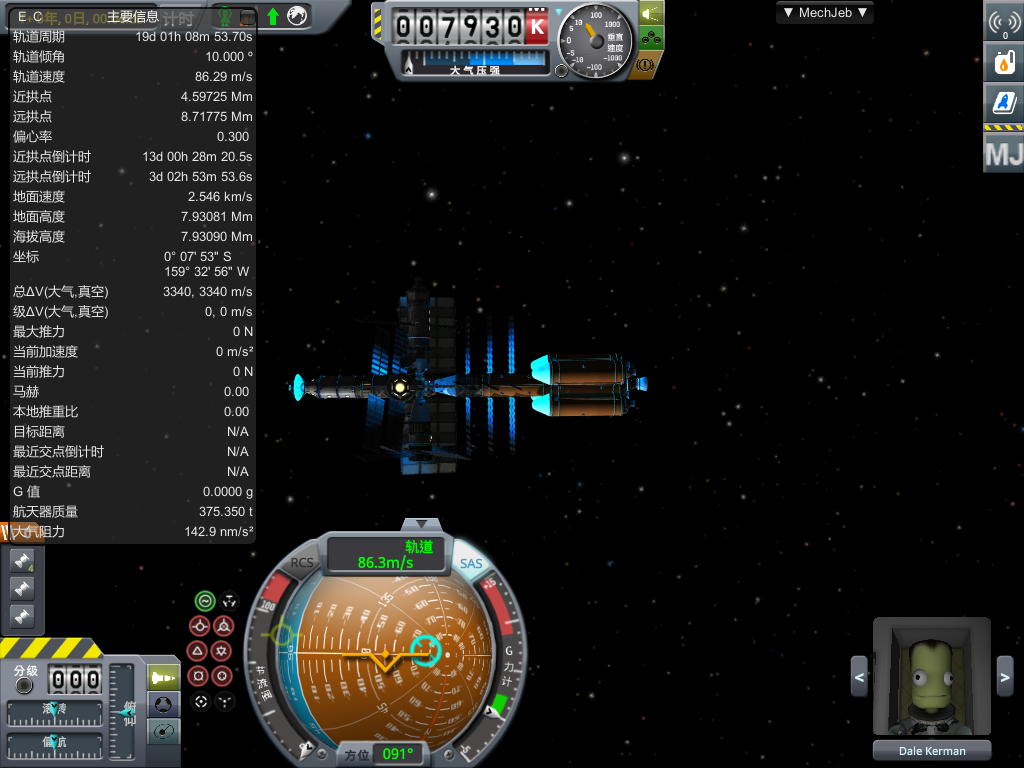This screenshot has height=768, width=1024.
Task: Select the stability assist SAS mode
Action: click(x=204, y=601)
